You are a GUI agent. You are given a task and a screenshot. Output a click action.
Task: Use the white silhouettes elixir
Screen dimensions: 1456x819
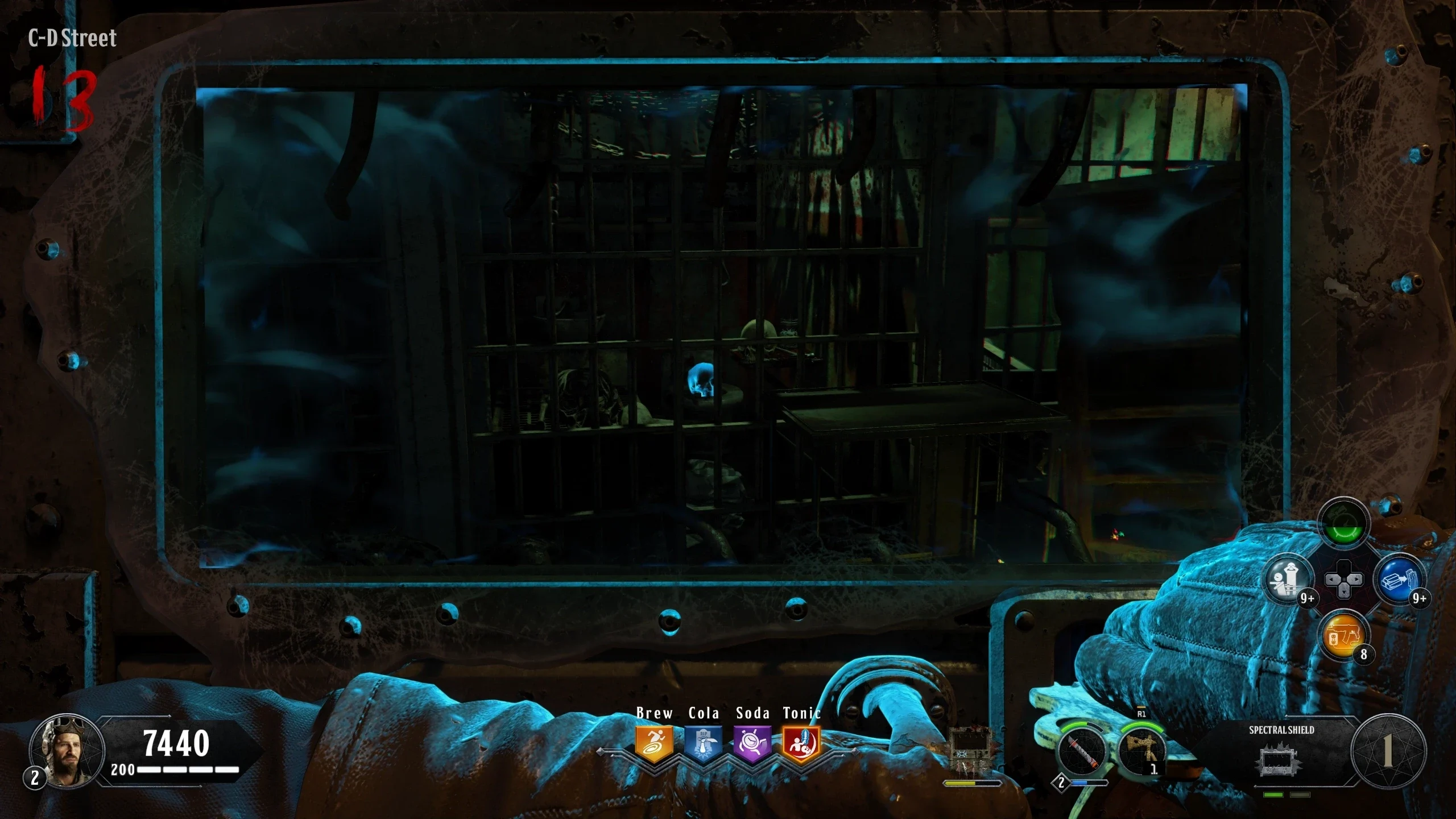pos(1289,579)
